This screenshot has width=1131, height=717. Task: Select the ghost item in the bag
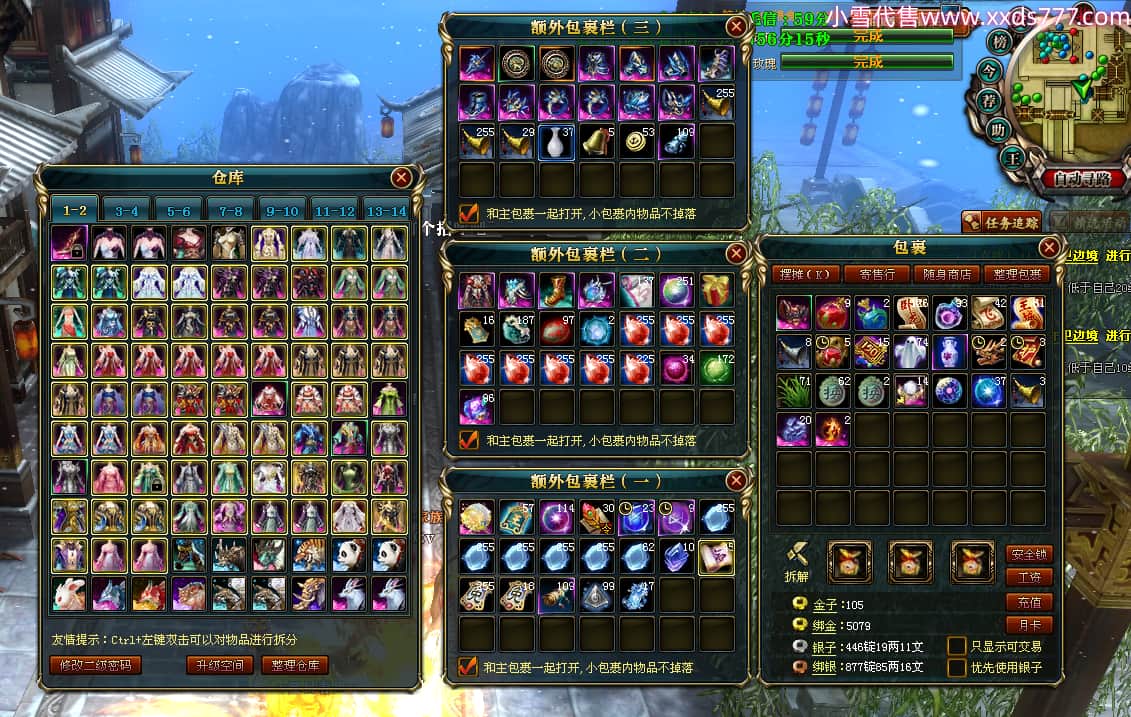coord(910,352)
